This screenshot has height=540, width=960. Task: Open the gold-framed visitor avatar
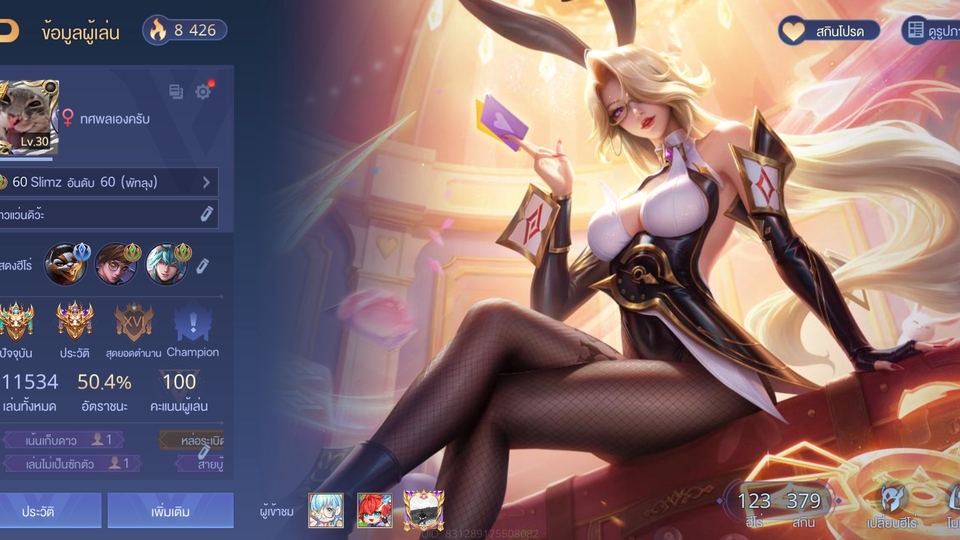[422, 510]
